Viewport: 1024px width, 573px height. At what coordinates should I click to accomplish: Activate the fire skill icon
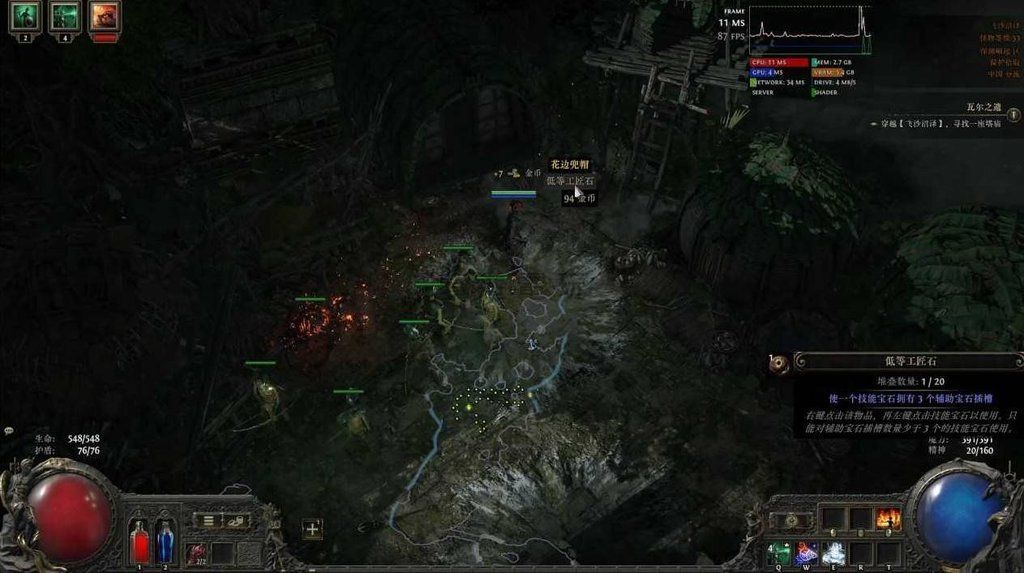pyautogui.click(x=887, y=518)
